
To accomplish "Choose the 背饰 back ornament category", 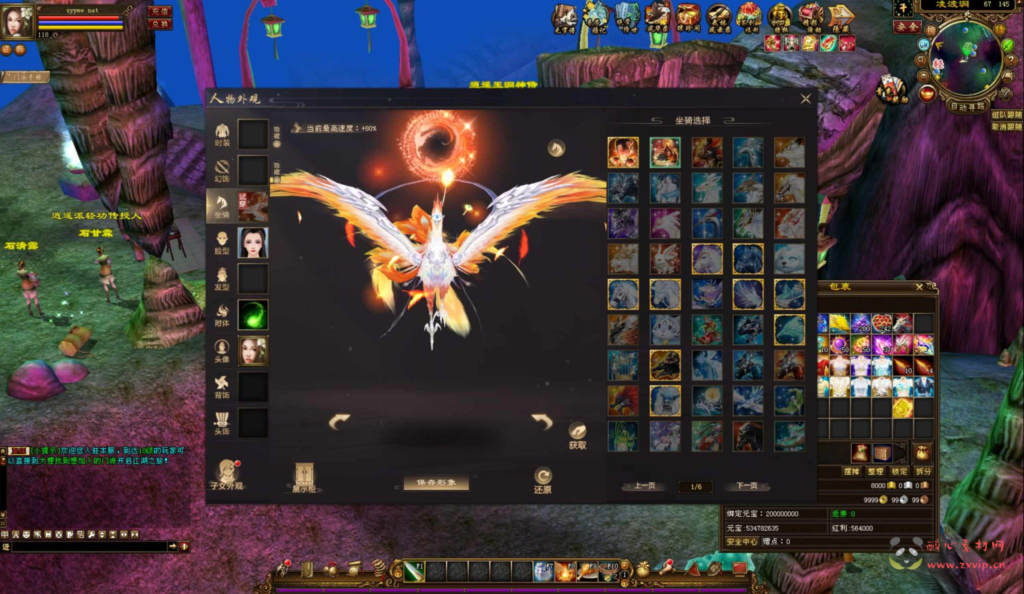I will pyautogui.click(x=222, y=385).
